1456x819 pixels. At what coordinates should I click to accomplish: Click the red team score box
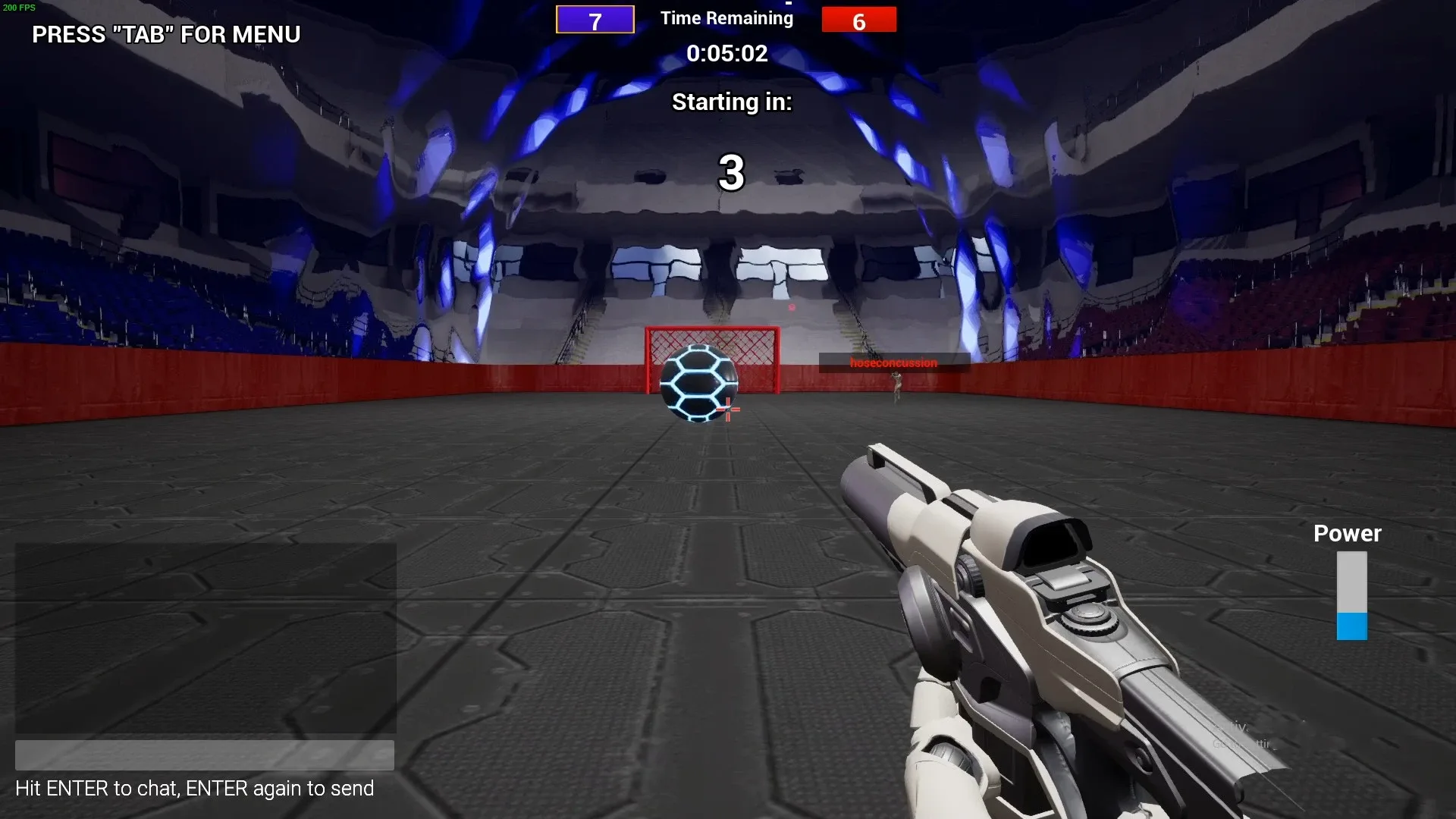click(x=859, y=20)
